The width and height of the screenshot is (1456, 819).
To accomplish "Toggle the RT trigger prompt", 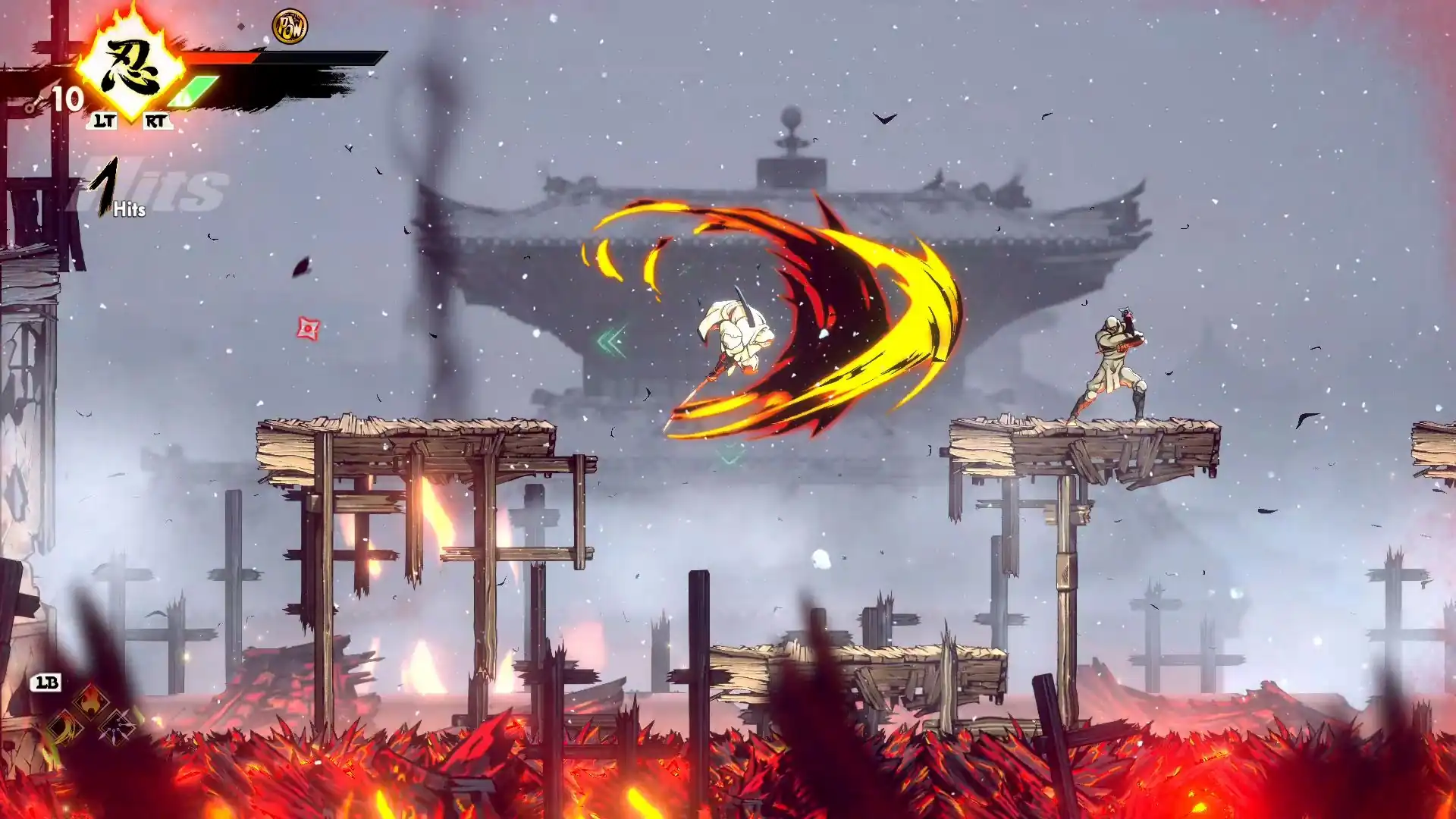I will pyautogui.click(x=157, y=121).
